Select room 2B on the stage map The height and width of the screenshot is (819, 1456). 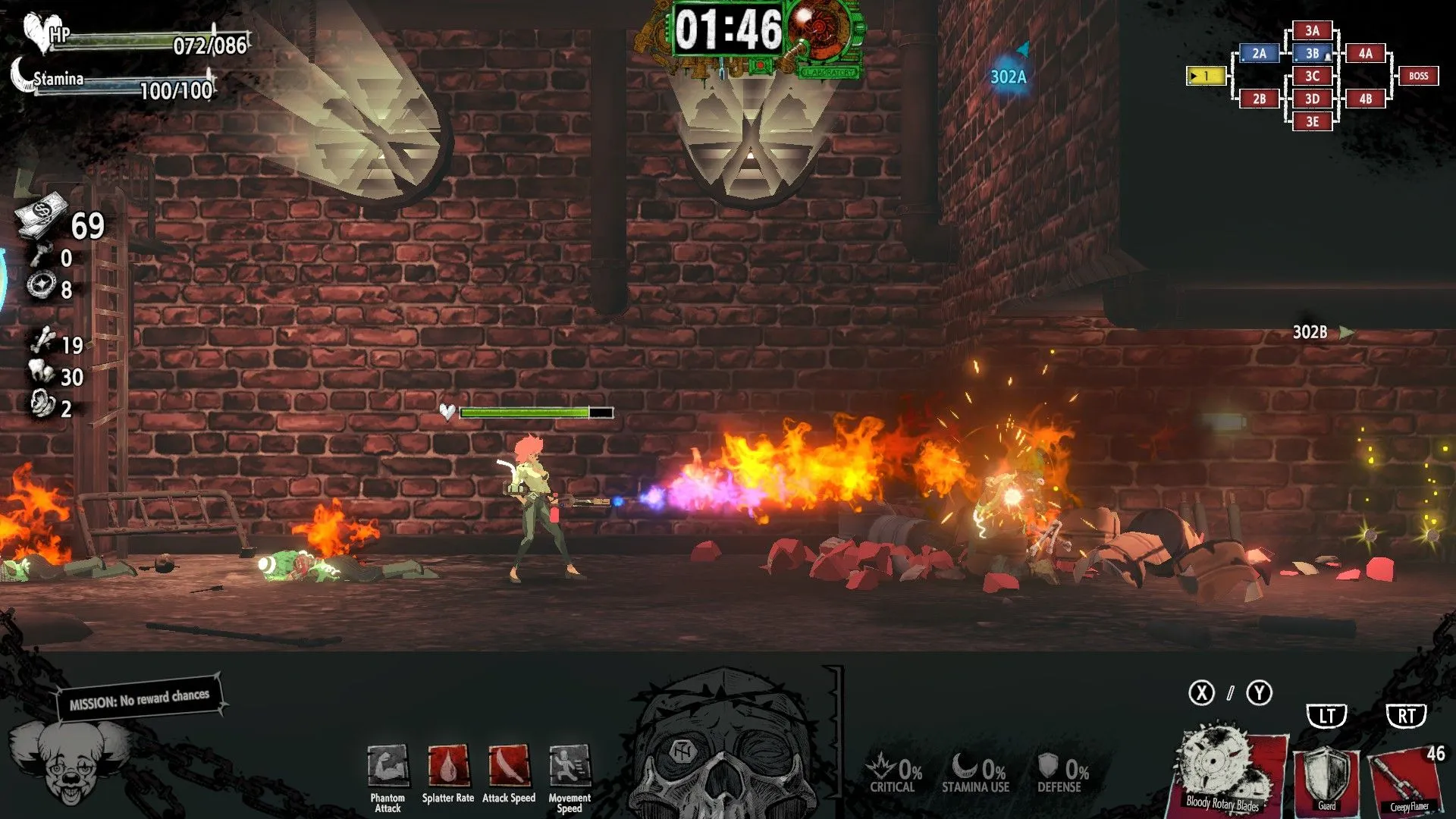tap(1259, 99)
